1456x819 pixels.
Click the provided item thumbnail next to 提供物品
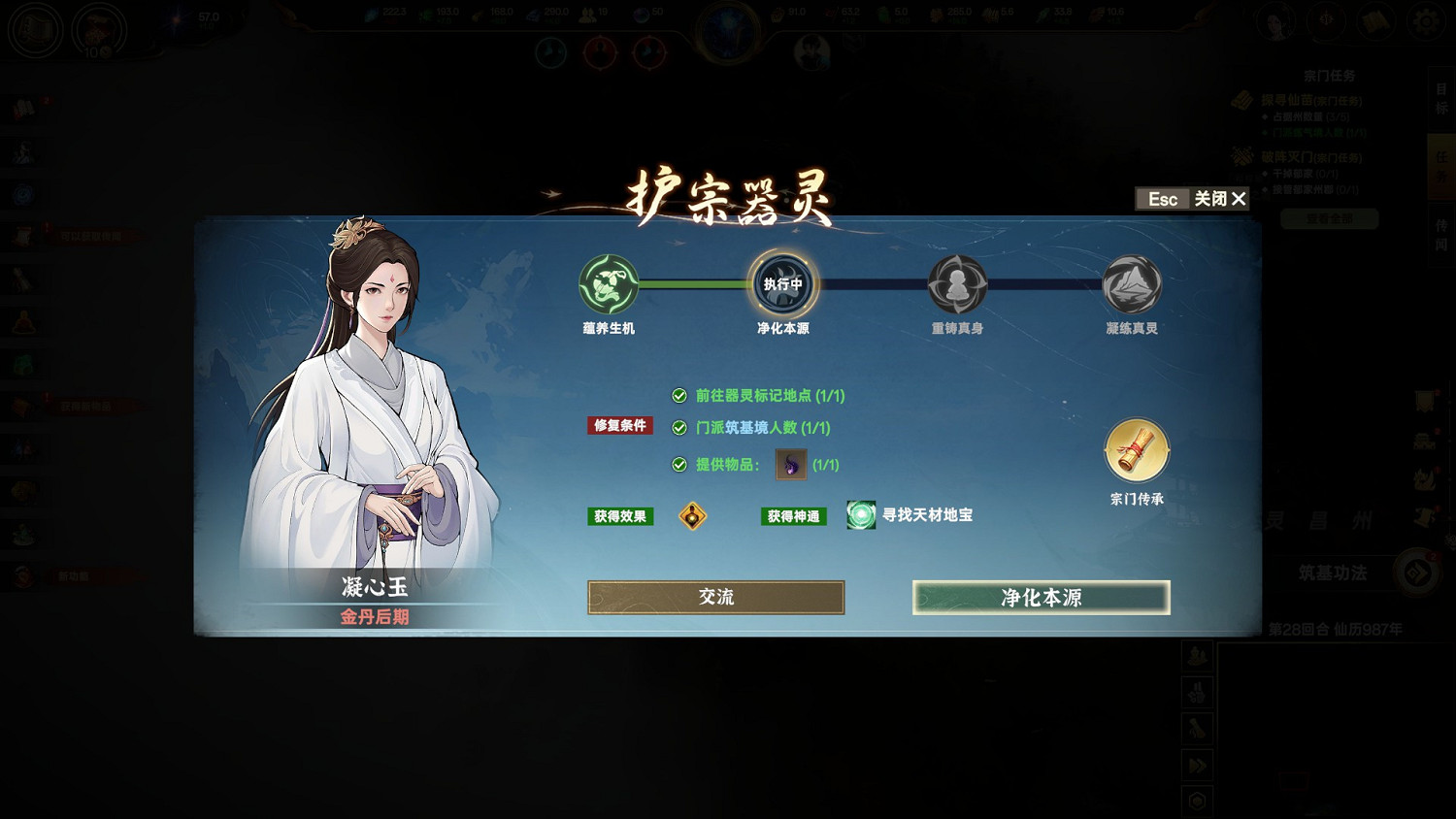(790, 465)
